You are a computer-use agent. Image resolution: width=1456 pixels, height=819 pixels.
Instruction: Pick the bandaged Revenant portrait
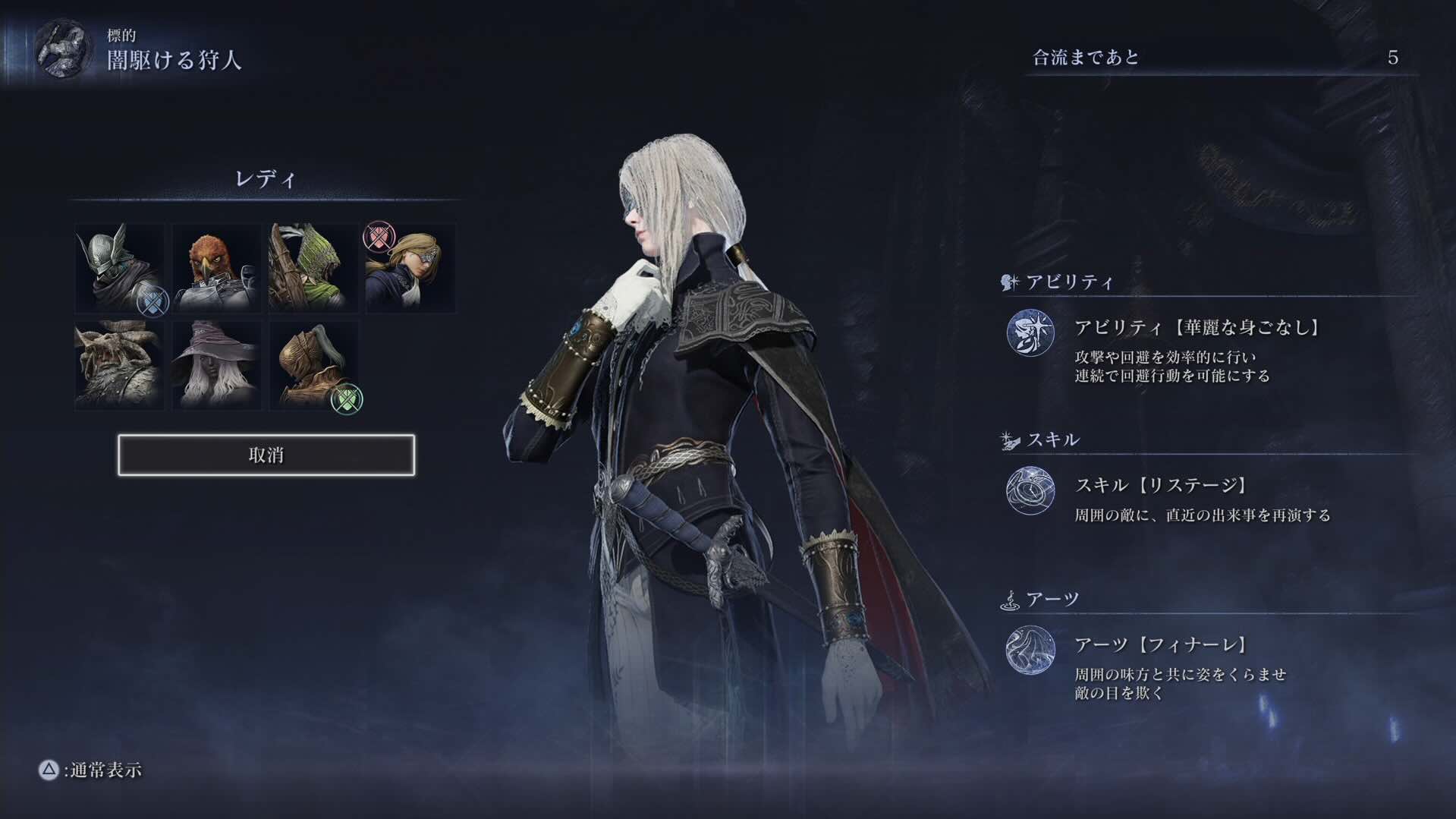(x=313, y=367)
